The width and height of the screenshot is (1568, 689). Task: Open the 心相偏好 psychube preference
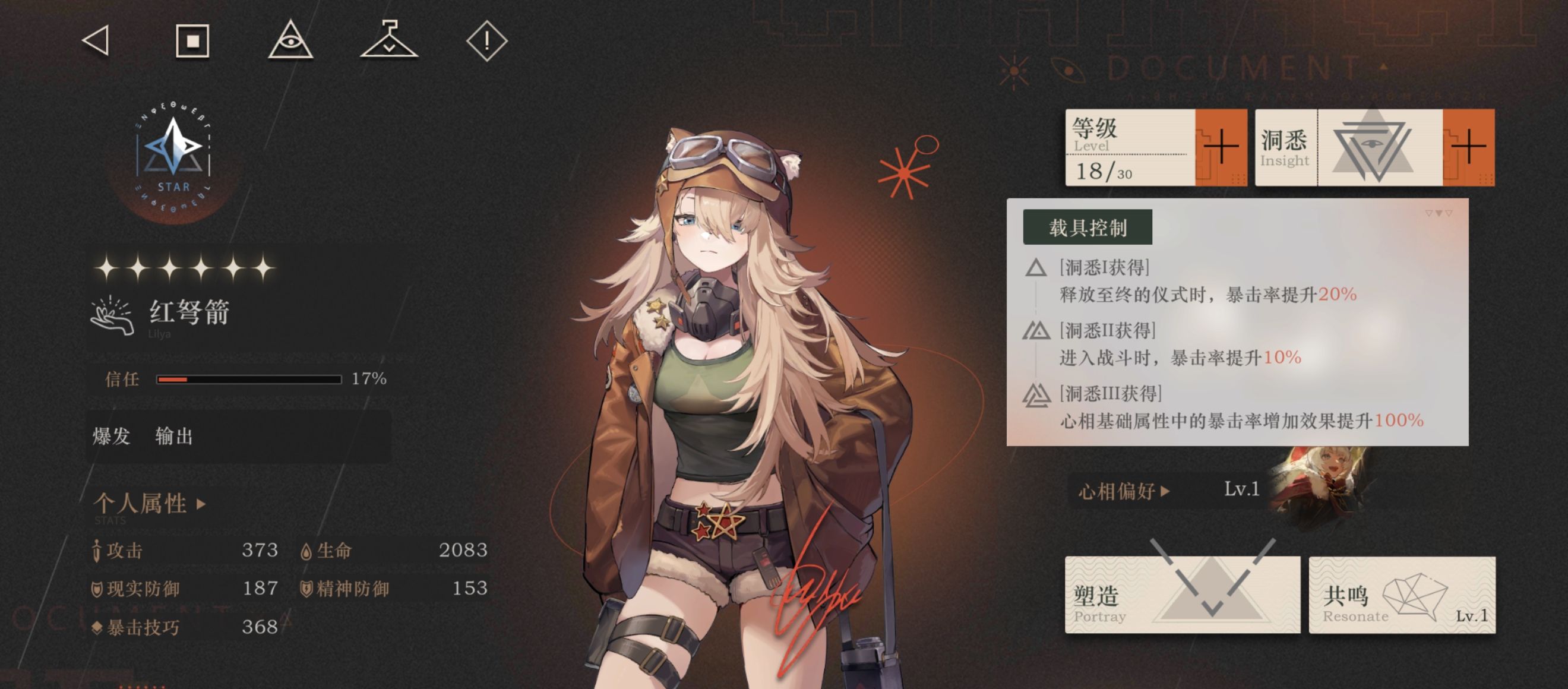tap(1124, 491)
